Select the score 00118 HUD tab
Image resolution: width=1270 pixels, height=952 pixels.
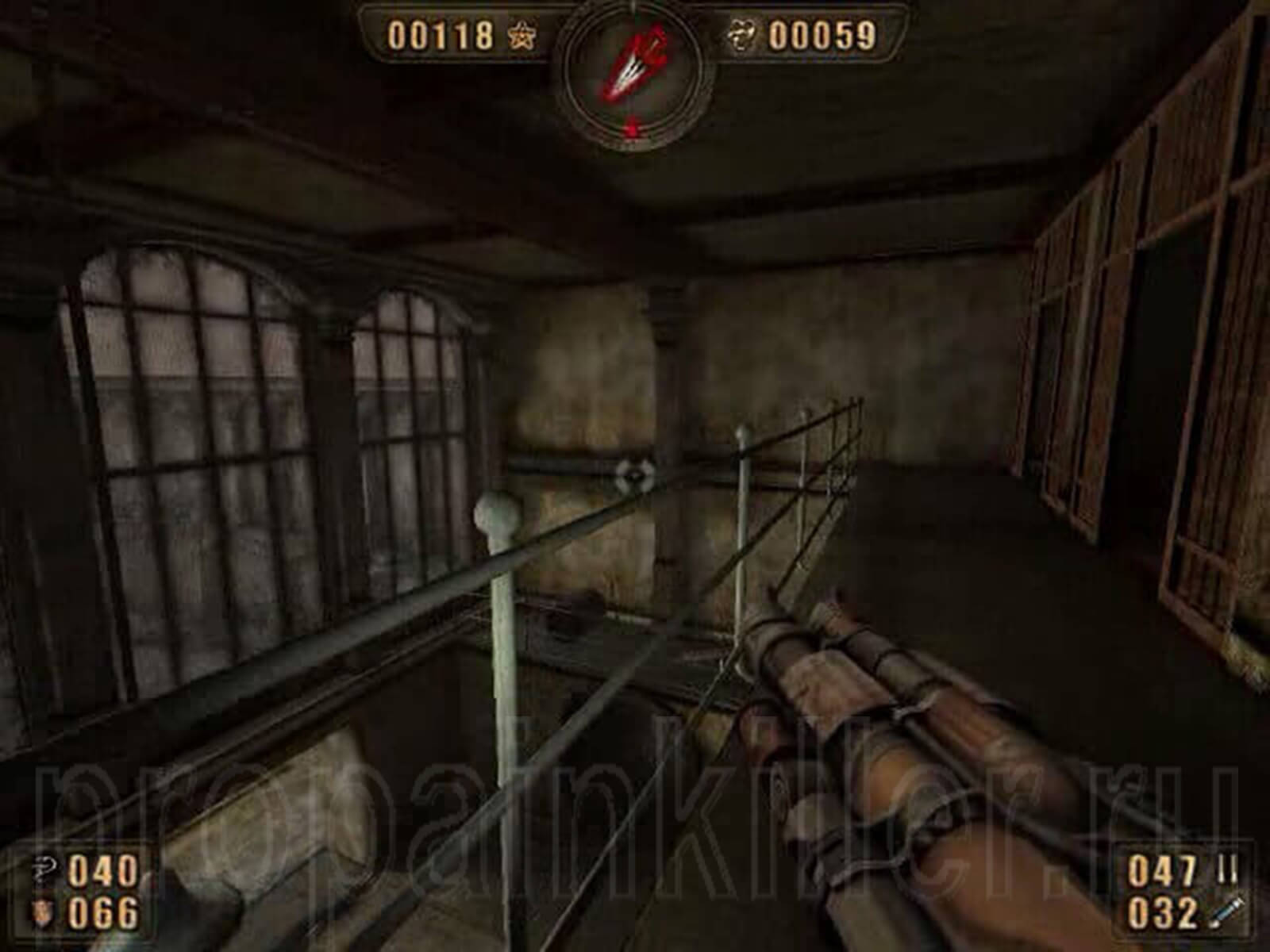point(443,33)
